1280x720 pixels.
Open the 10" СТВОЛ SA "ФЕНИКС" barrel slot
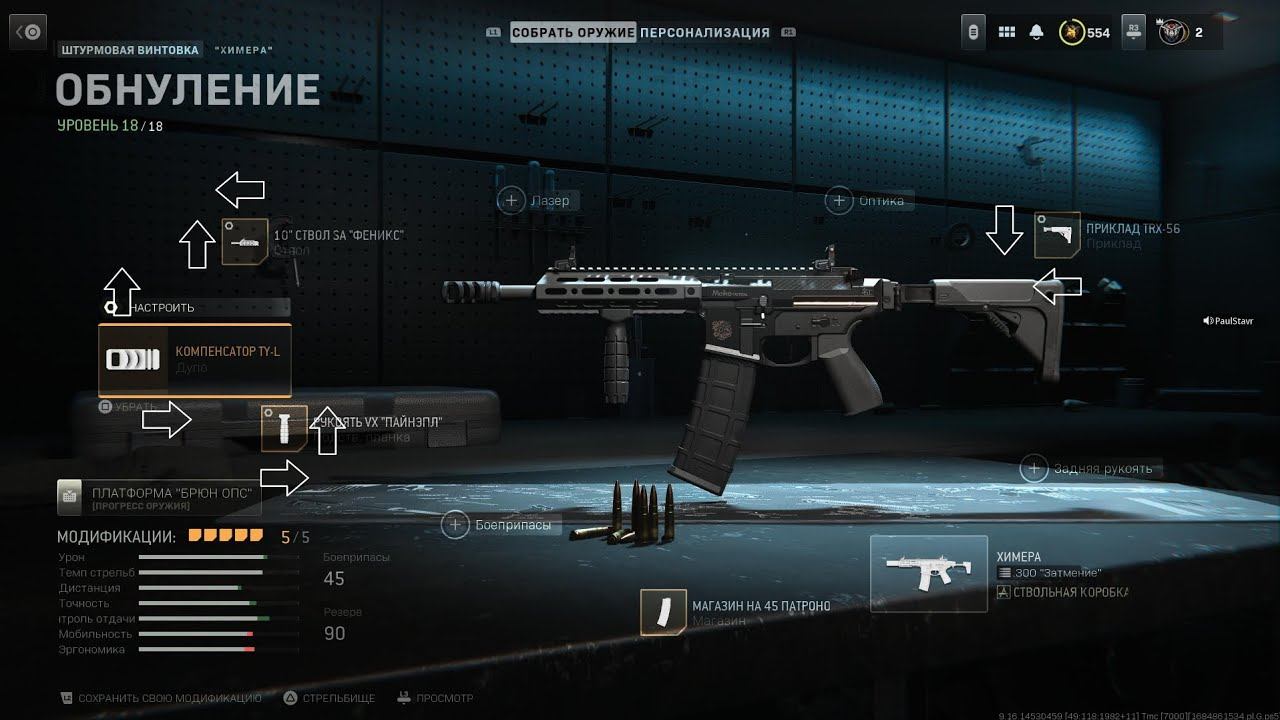(x=246, y=242)
